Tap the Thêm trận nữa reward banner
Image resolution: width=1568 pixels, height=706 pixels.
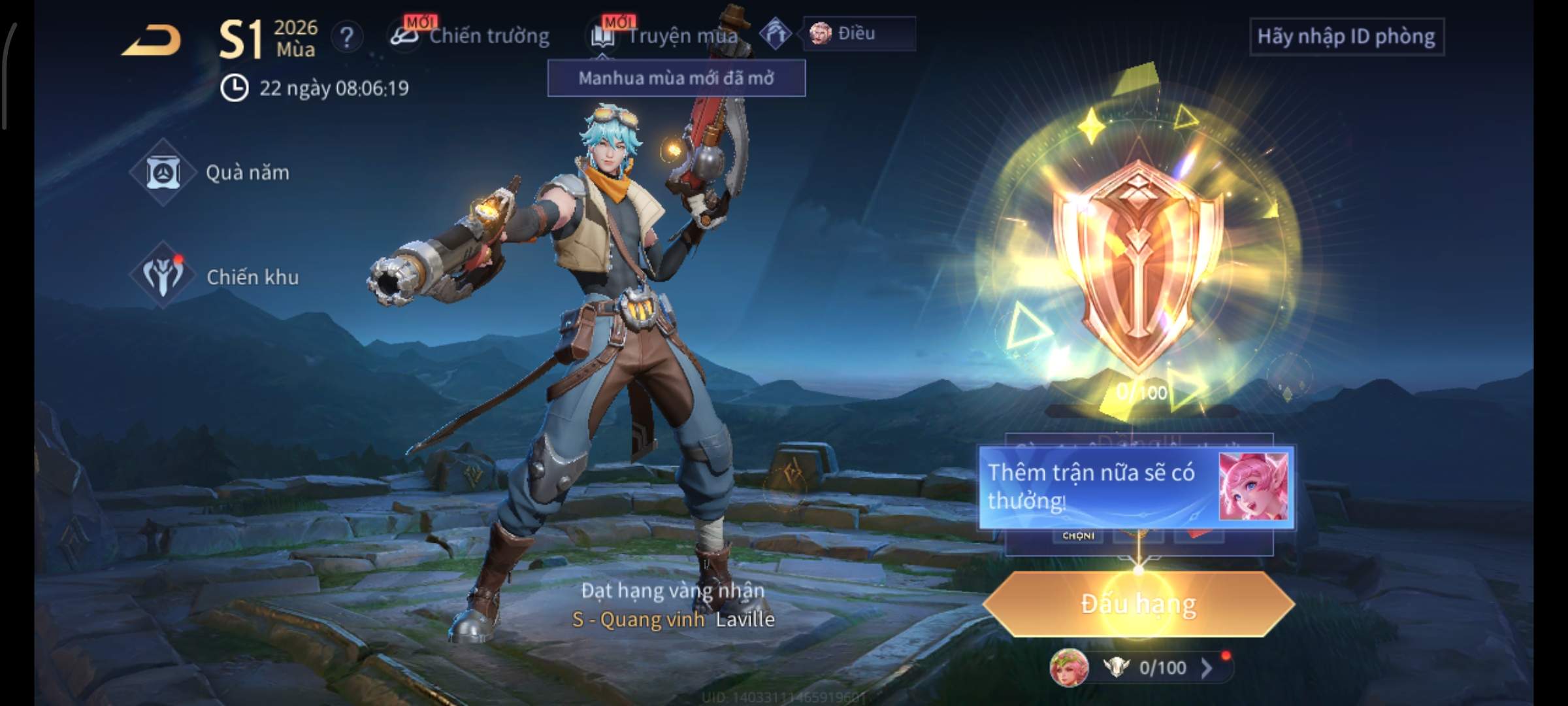click(x=1135, y=487)
